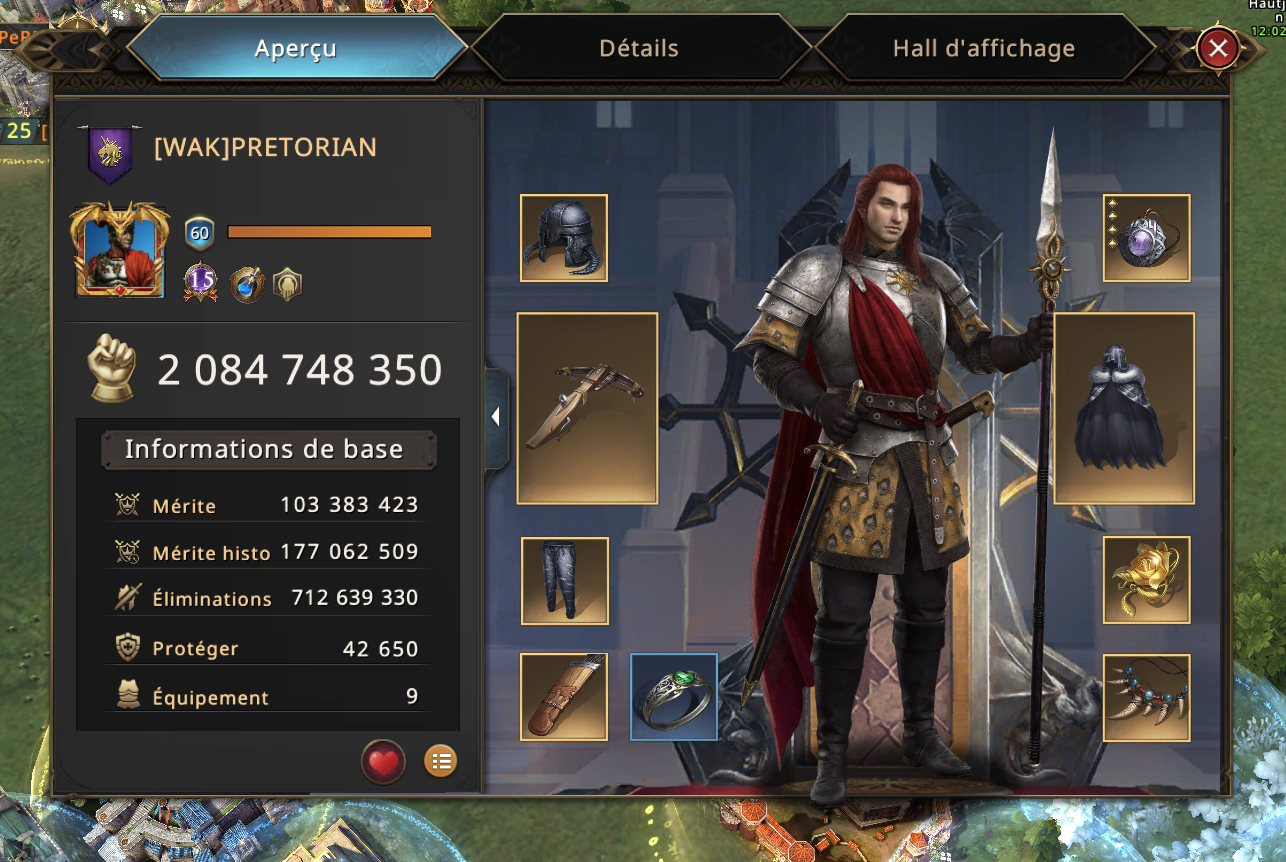
Task: Select the Aperçu tab
Action: [x=296, y=48]
